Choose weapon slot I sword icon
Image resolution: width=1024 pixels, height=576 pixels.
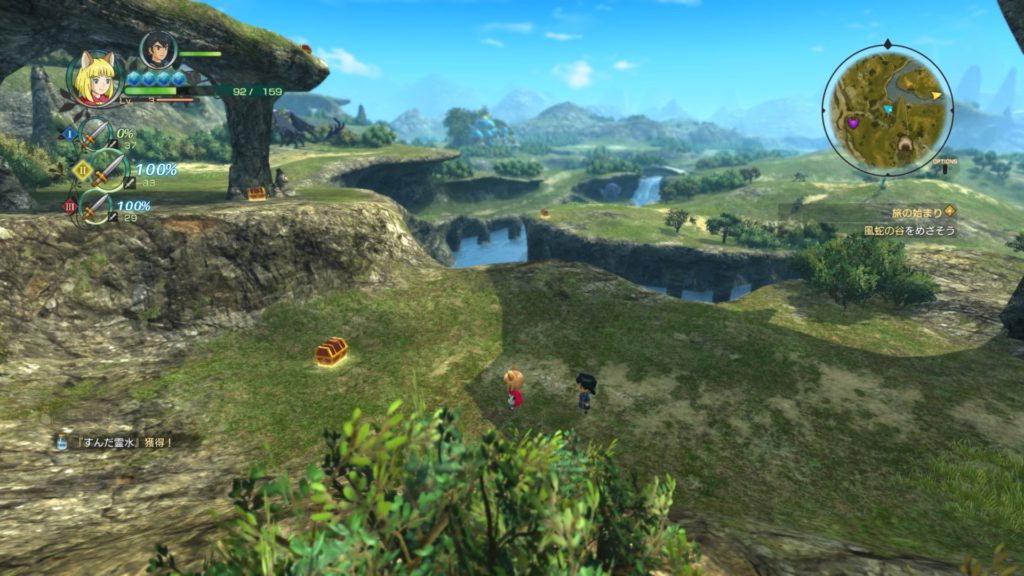click(95, 133)
